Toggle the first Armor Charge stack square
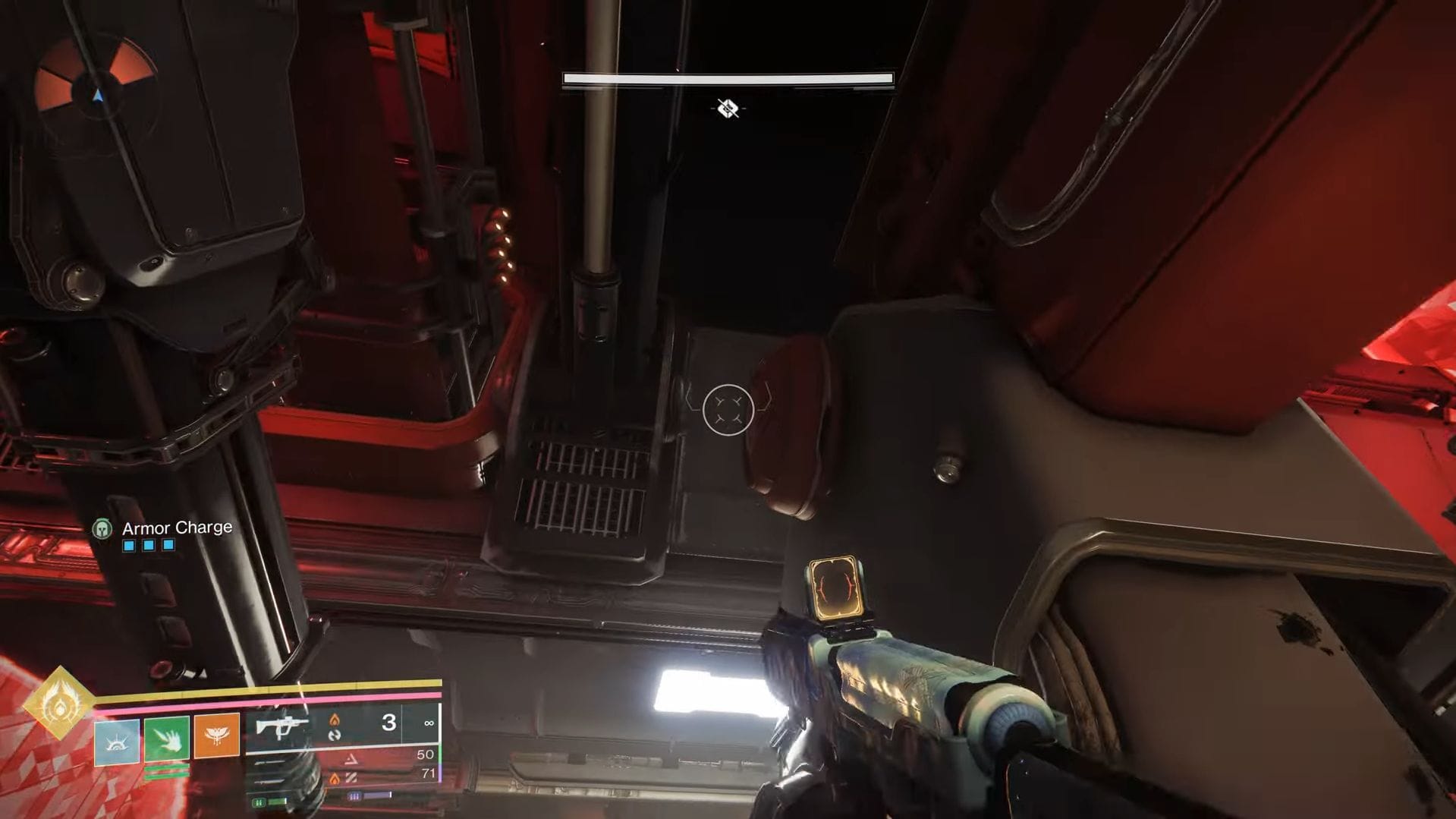 pos(128,545)
